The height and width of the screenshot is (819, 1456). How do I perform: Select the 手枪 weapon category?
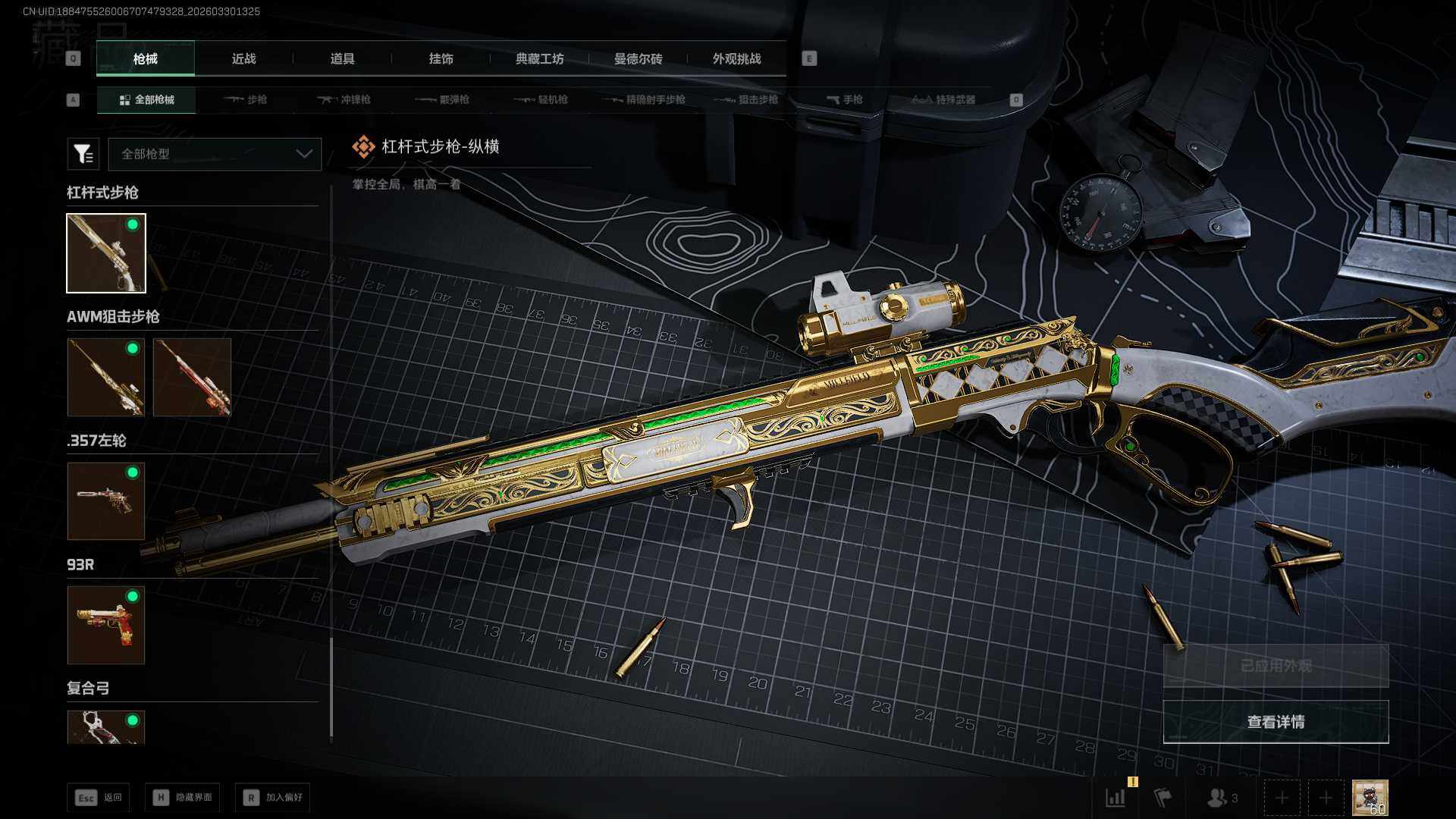(x=844, y=99)
